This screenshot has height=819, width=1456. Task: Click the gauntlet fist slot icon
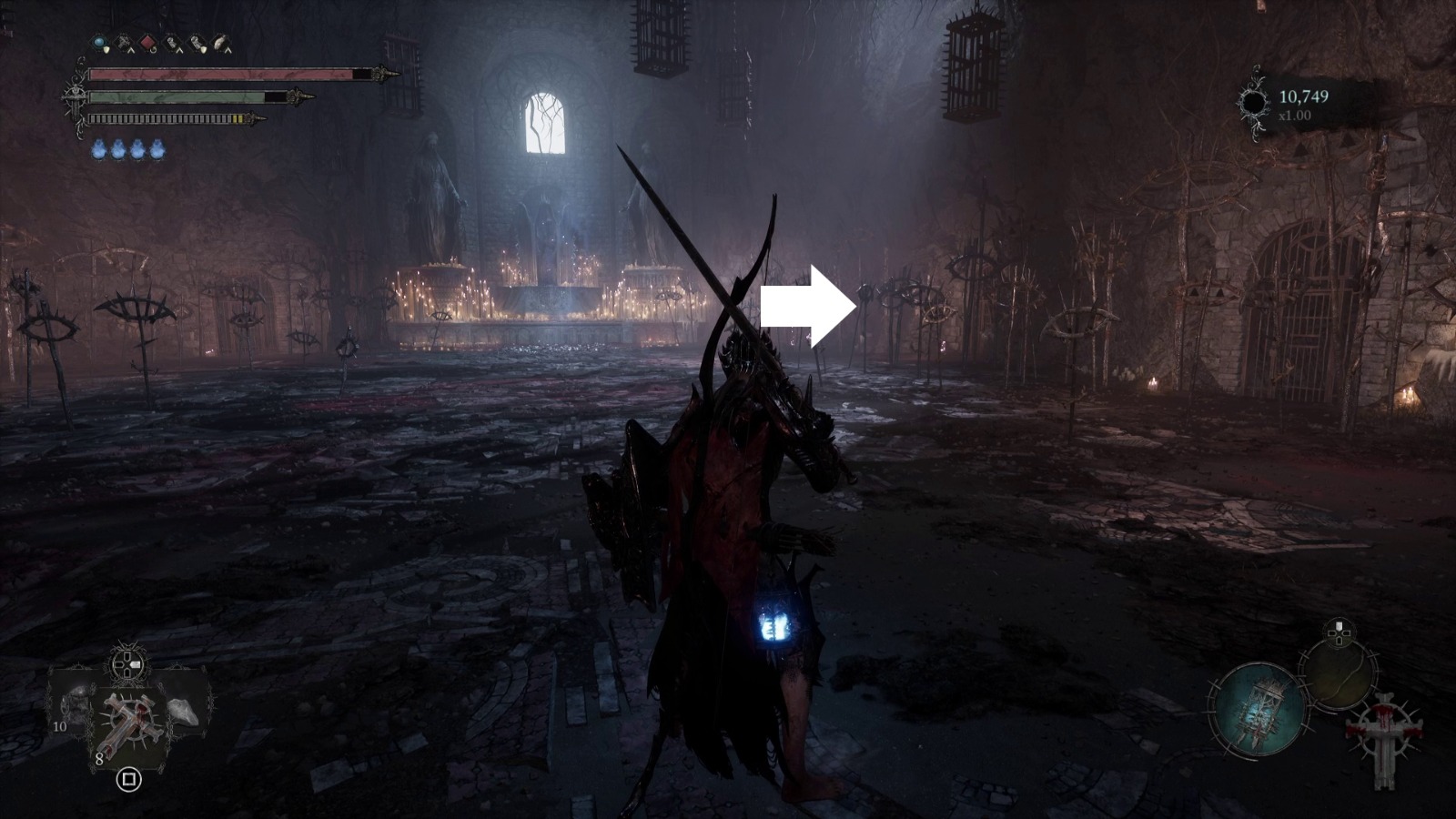click(x=173, y=43)
